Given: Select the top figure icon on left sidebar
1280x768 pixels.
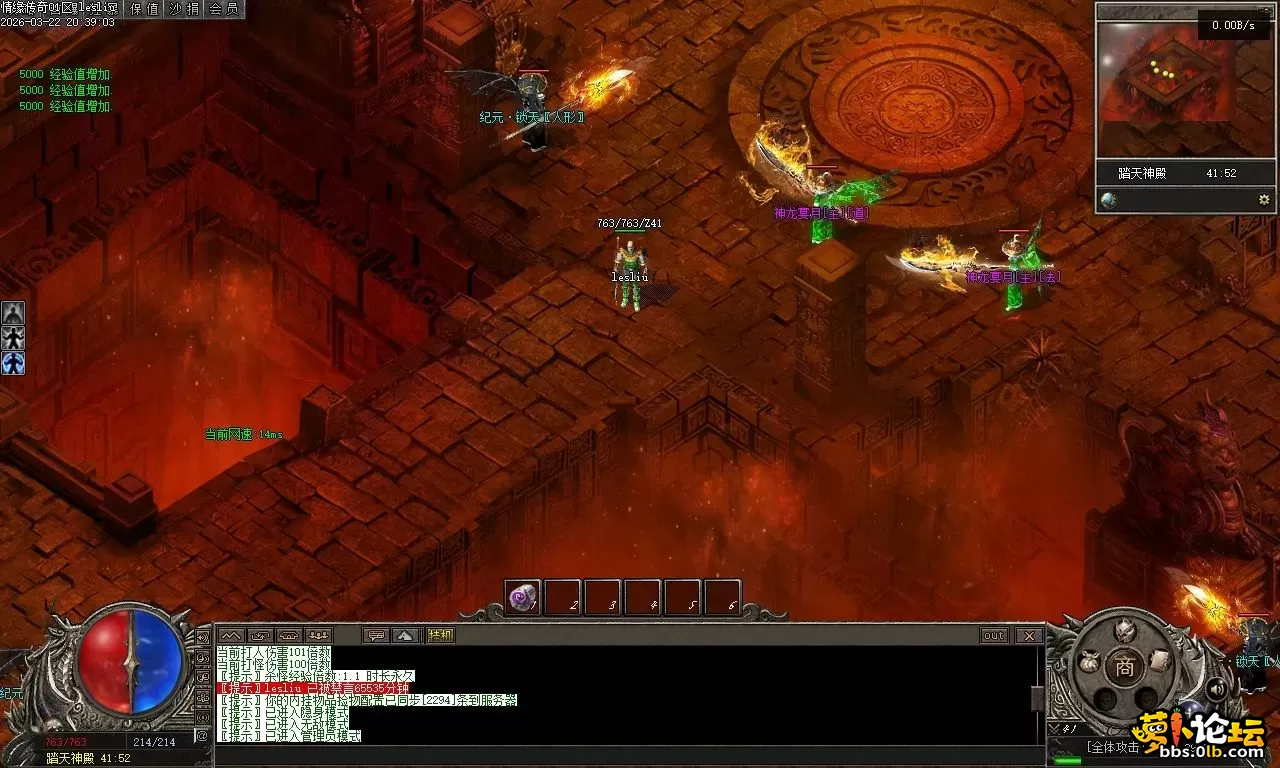Looking at the screenshot, I should click(x=12, y=313).
